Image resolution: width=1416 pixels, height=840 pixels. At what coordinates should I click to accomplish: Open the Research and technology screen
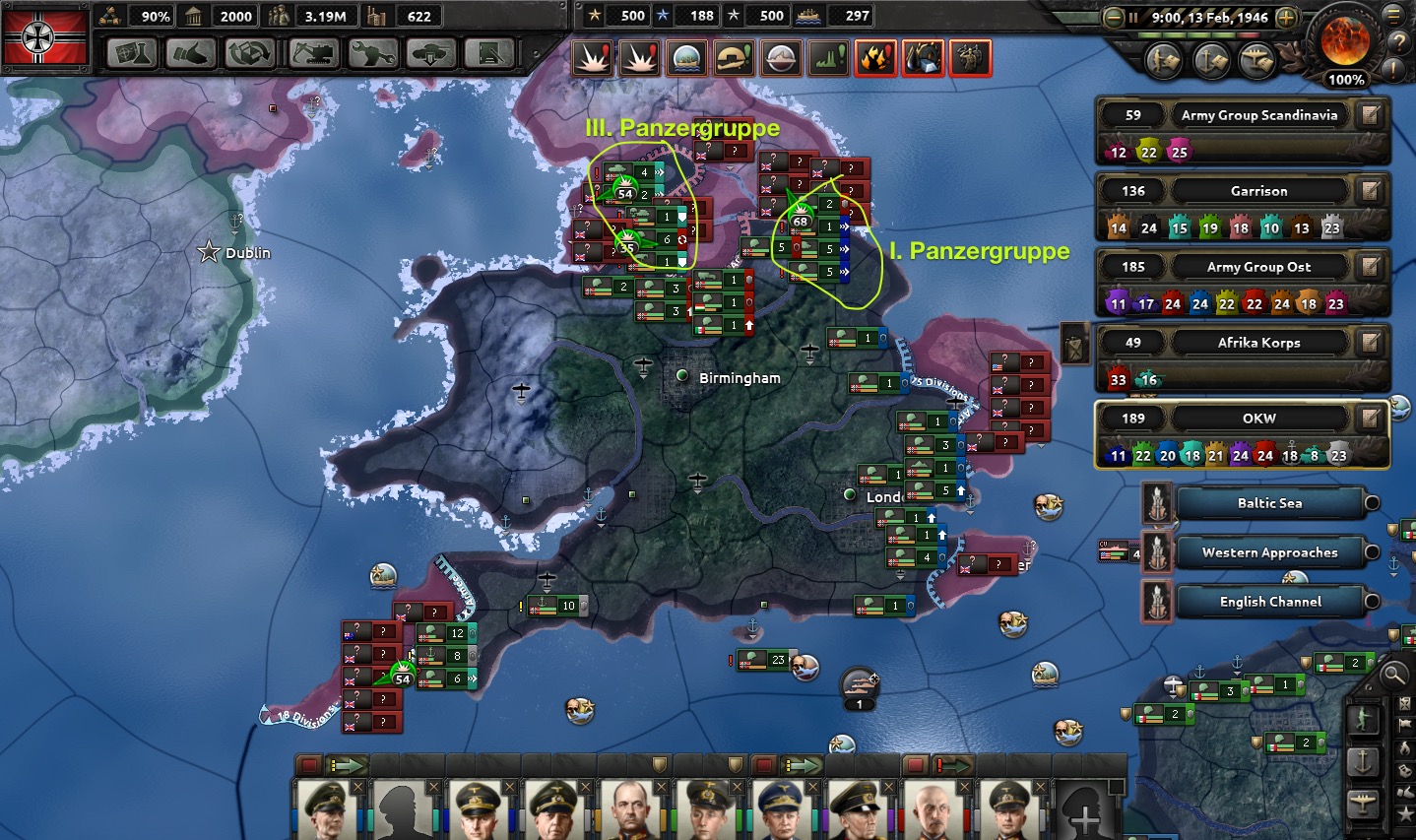click(x=133, y=53)
